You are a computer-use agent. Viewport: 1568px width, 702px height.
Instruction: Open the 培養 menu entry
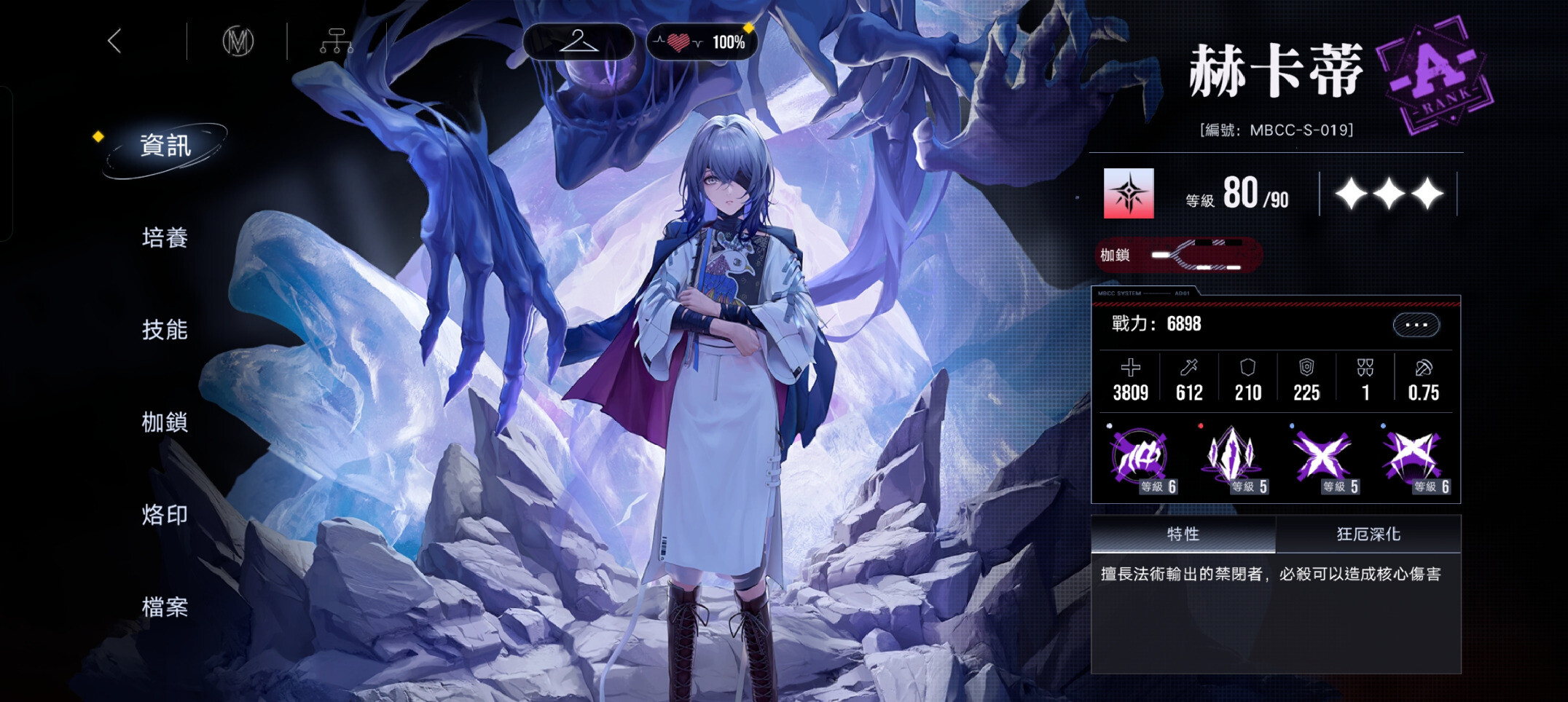point(165,238)
